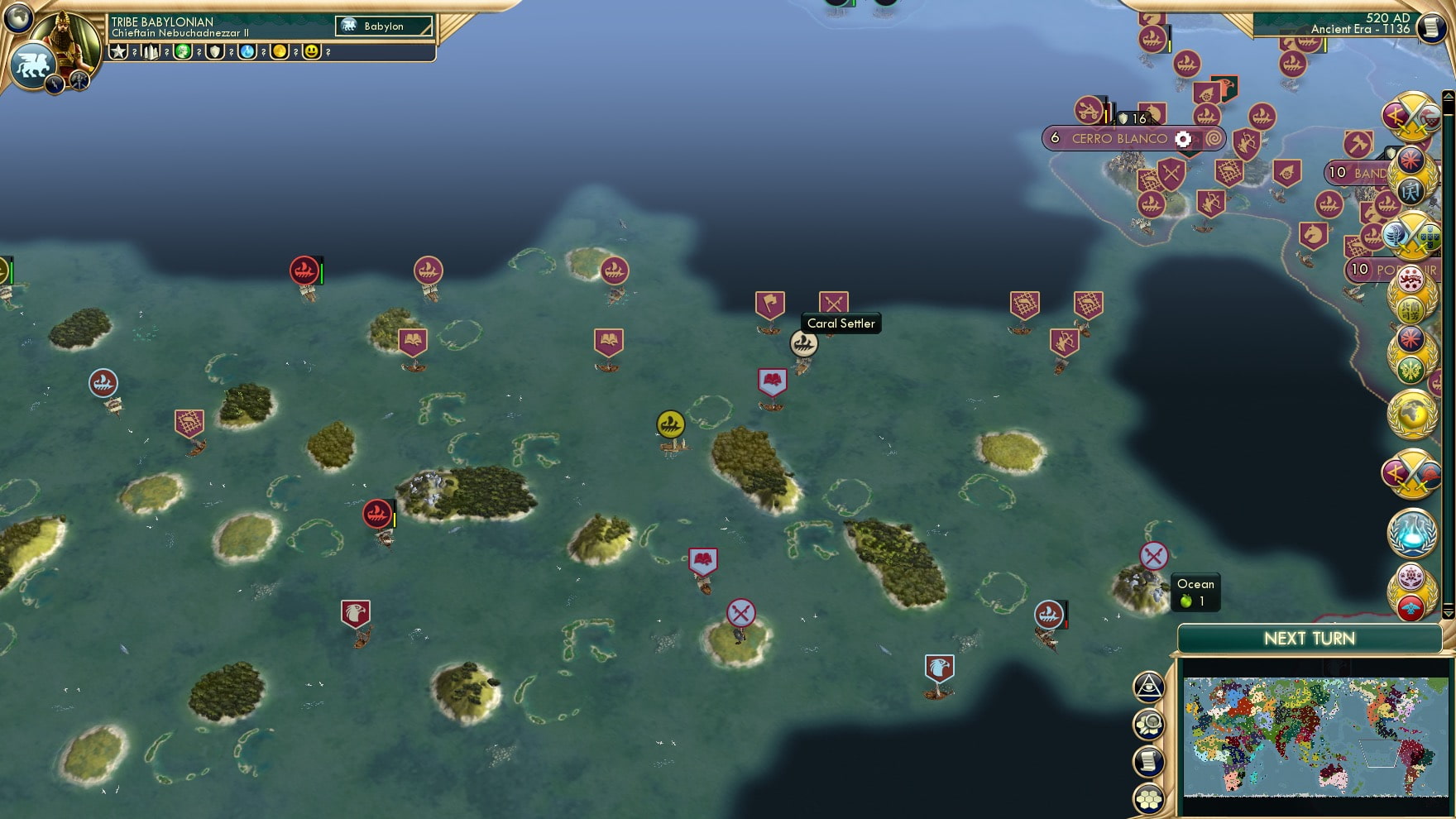Toggle the hex grid overlay button below minimap

click(1149, 799)
